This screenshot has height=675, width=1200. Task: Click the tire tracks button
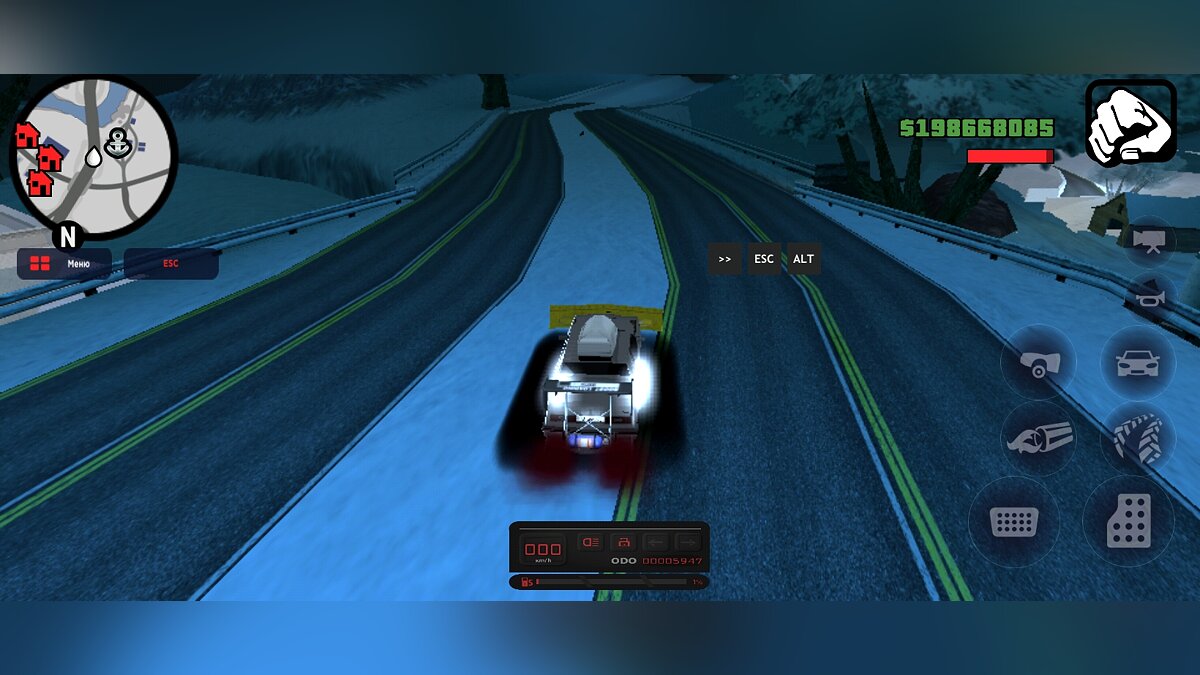(1137, 439)
